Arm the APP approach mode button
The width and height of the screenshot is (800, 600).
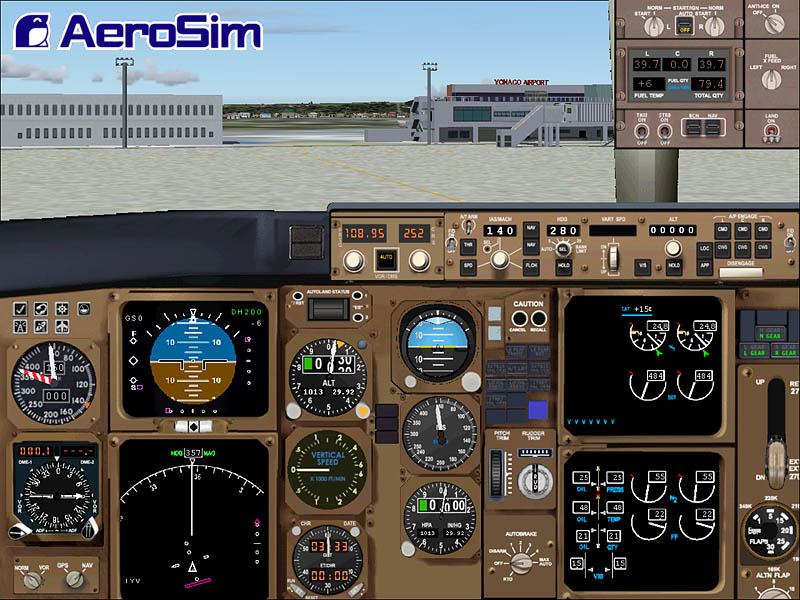(703, 266)
